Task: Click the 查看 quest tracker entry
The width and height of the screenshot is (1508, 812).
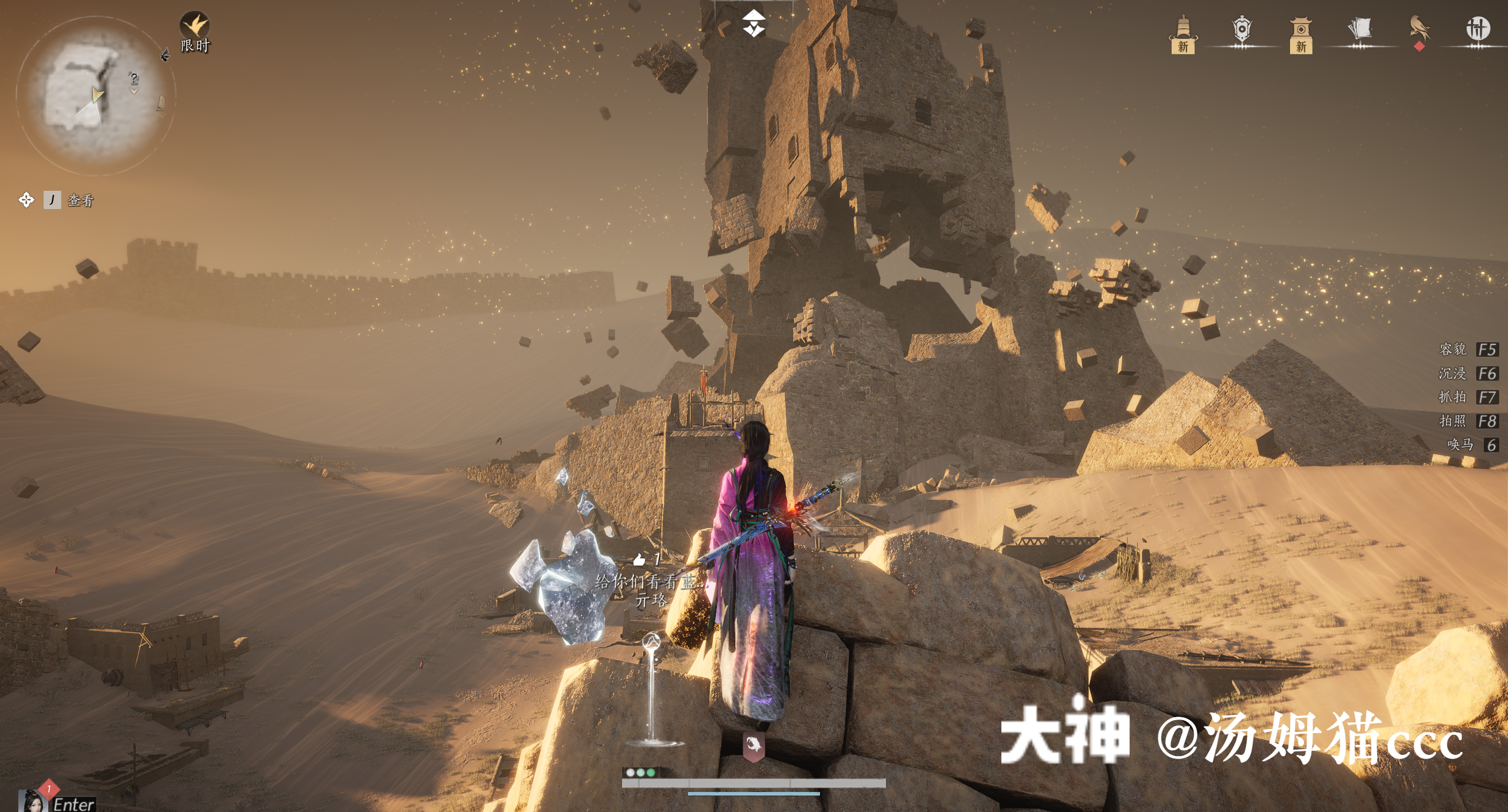Action: [80, 200]
